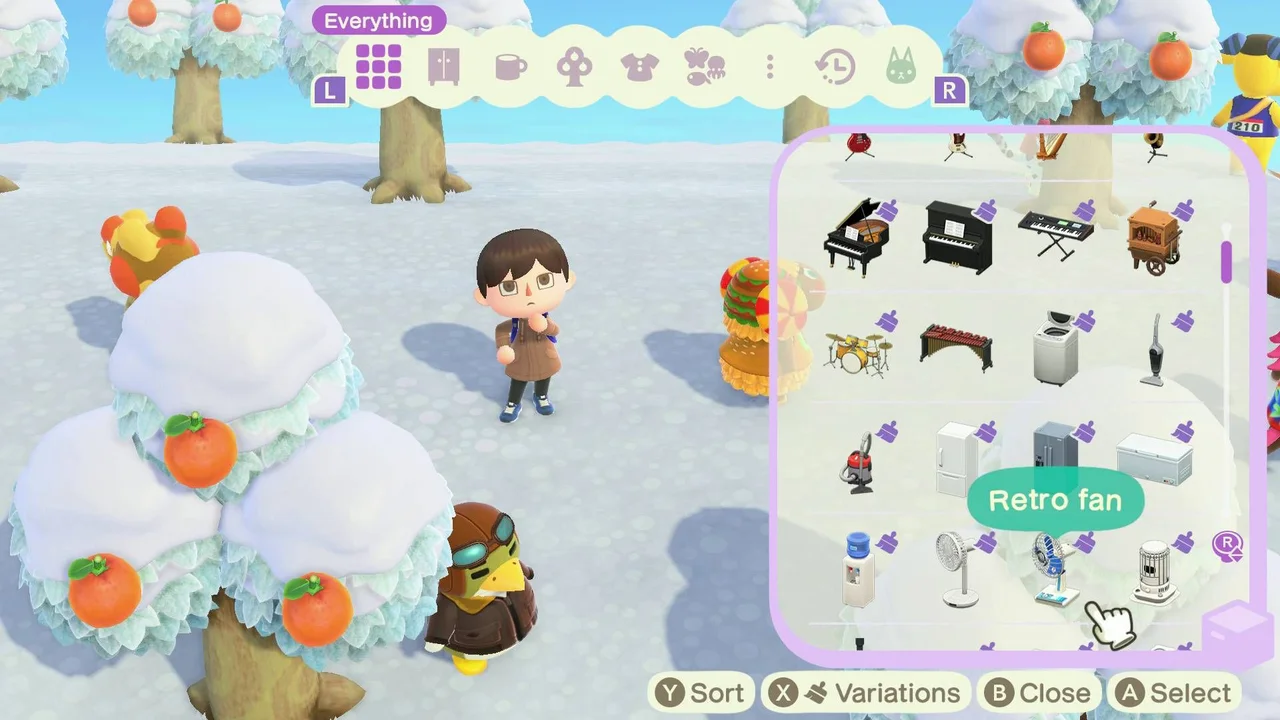1280x720 pixels.
Task: Select the bugs and fish category tab
Action: point(705,65)
